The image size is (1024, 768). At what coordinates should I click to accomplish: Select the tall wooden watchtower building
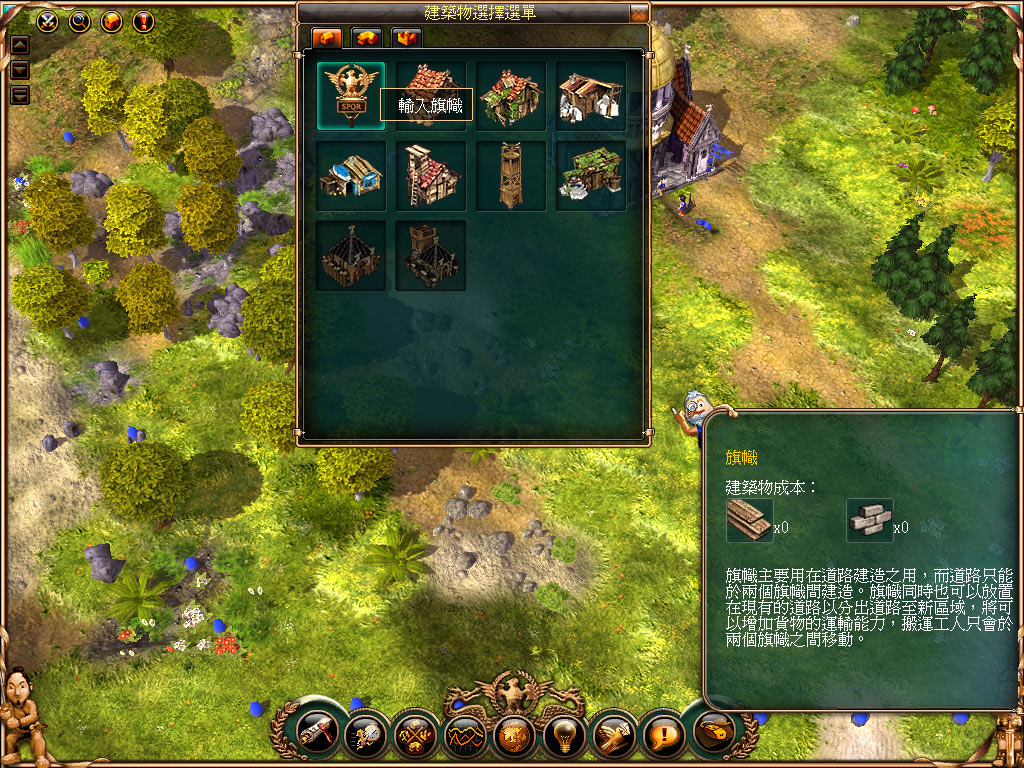(x=510, y=176)
